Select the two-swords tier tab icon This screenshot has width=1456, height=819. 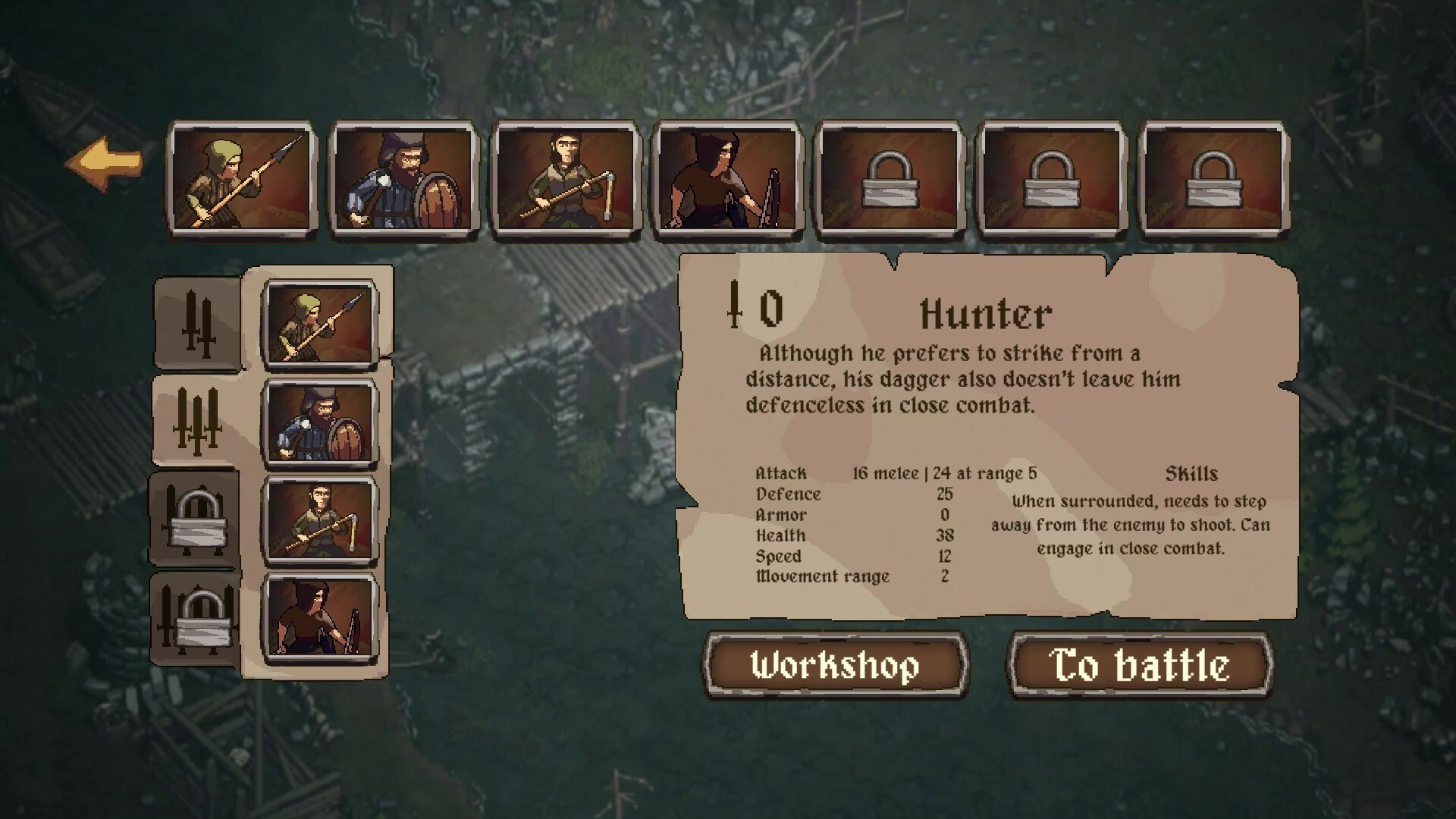[197, 322]
